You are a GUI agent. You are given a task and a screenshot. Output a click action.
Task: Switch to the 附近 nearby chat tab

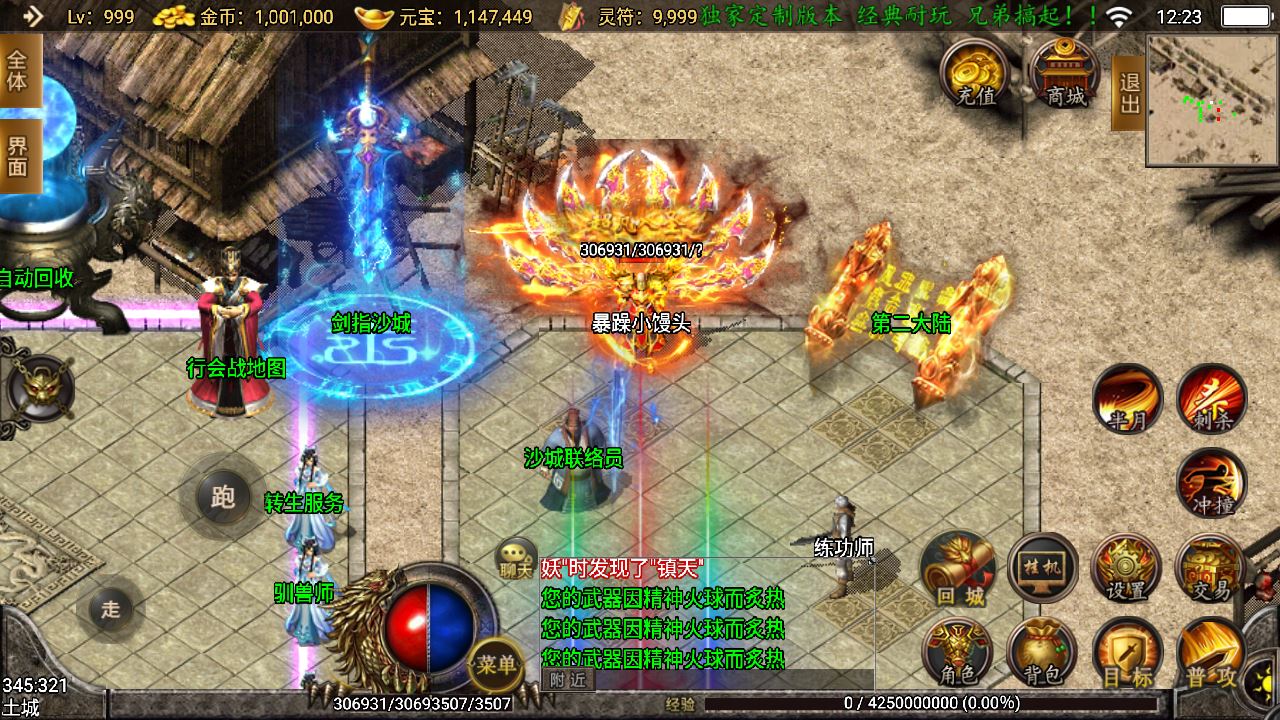click(567, 680)
